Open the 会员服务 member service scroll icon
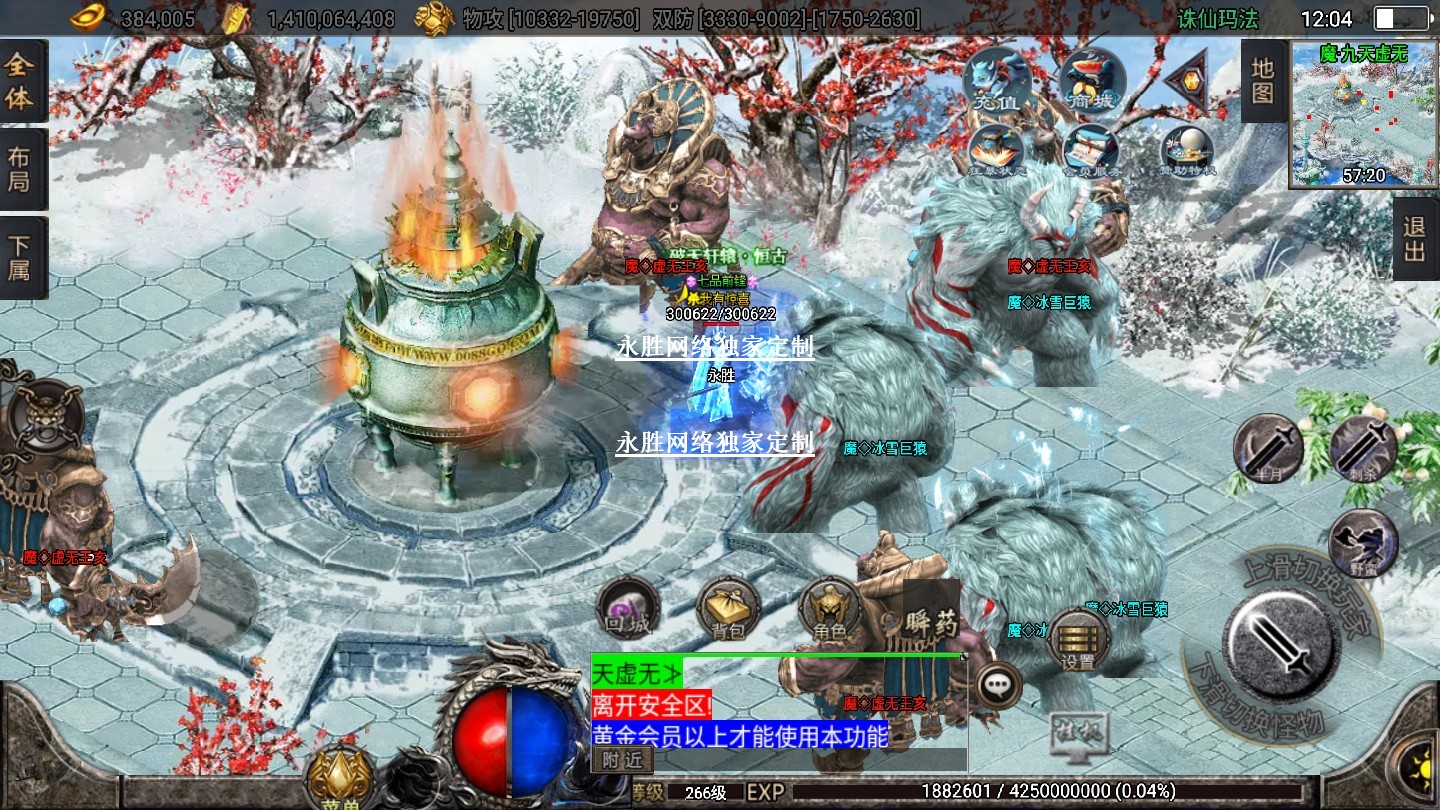This screenshot has width=1440, height=810. pyautogui.click(x=1091, y=151)
